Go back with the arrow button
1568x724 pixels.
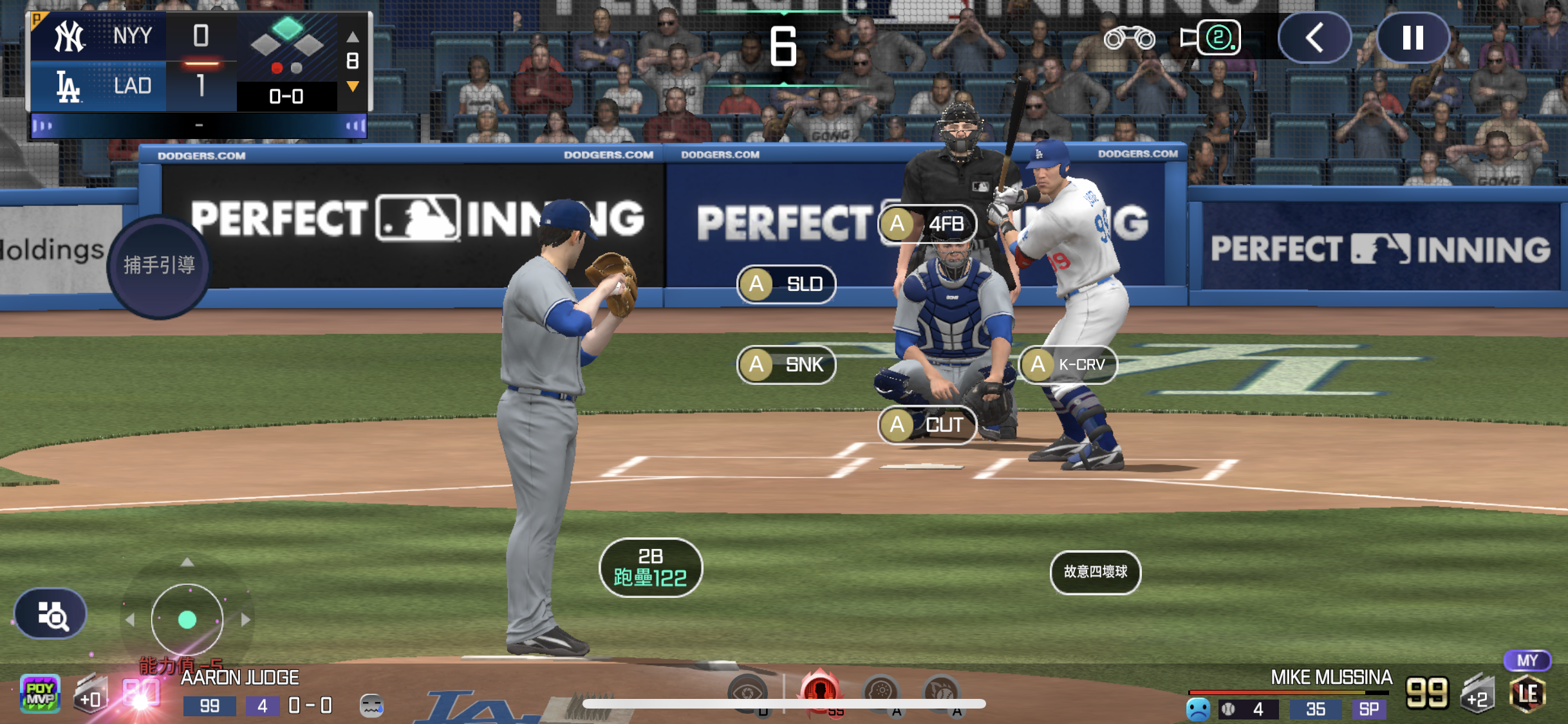pyautogui.click(x=1314, y=38)
